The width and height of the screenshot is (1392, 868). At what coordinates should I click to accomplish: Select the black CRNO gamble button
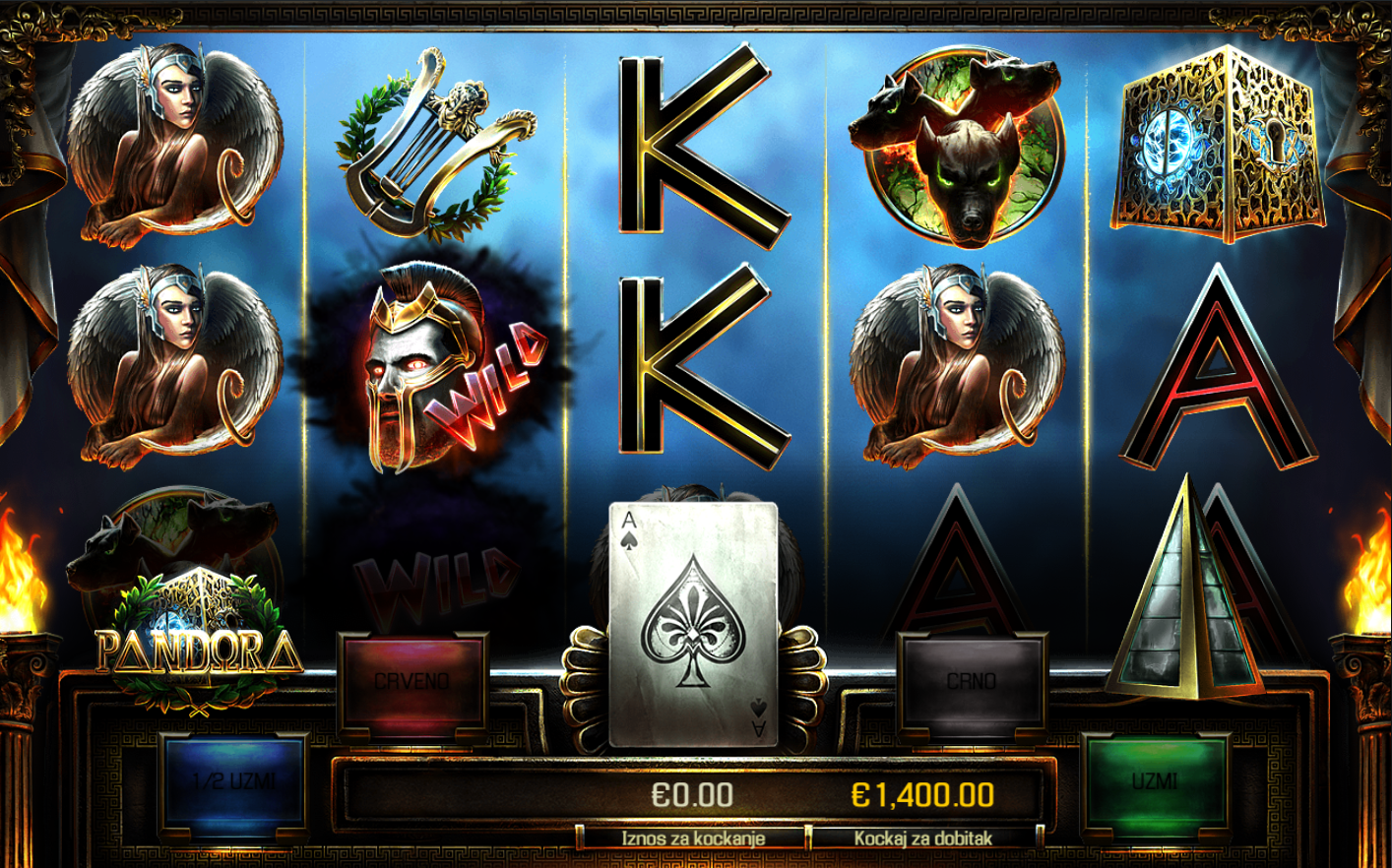pyautogui.click(x=972, y=681)
